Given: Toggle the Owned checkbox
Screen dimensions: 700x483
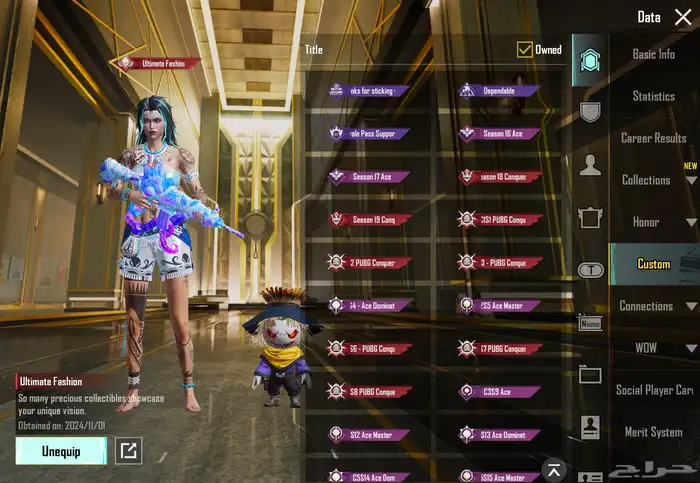Looking at the screenshot, I should (525, 49).
